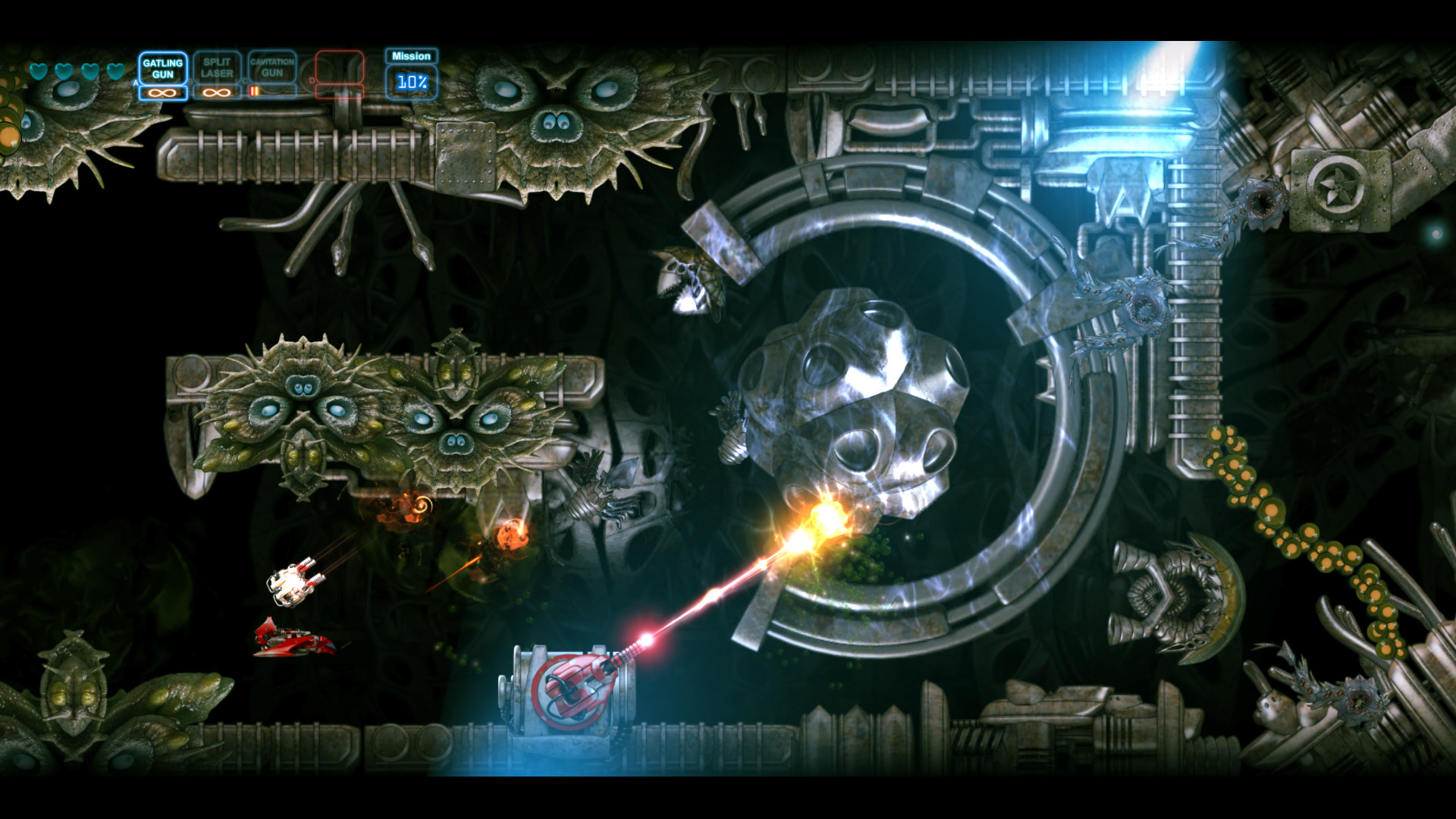
Task: Select the Gatling Gun weapon slot
Action: tap(163, 68)
